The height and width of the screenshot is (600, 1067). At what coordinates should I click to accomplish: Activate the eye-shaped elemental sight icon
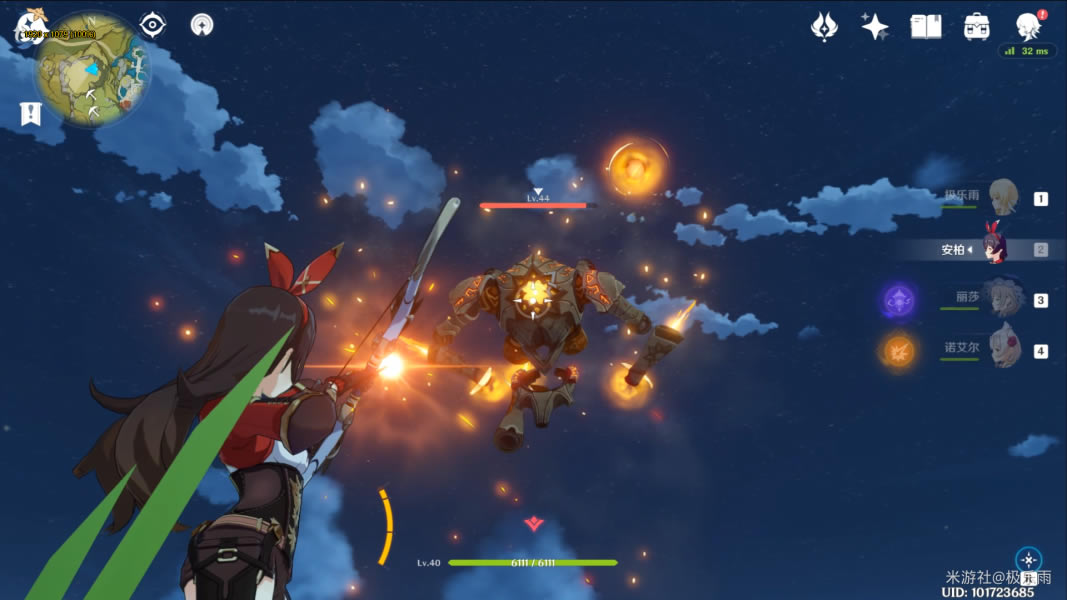[153, 25]
